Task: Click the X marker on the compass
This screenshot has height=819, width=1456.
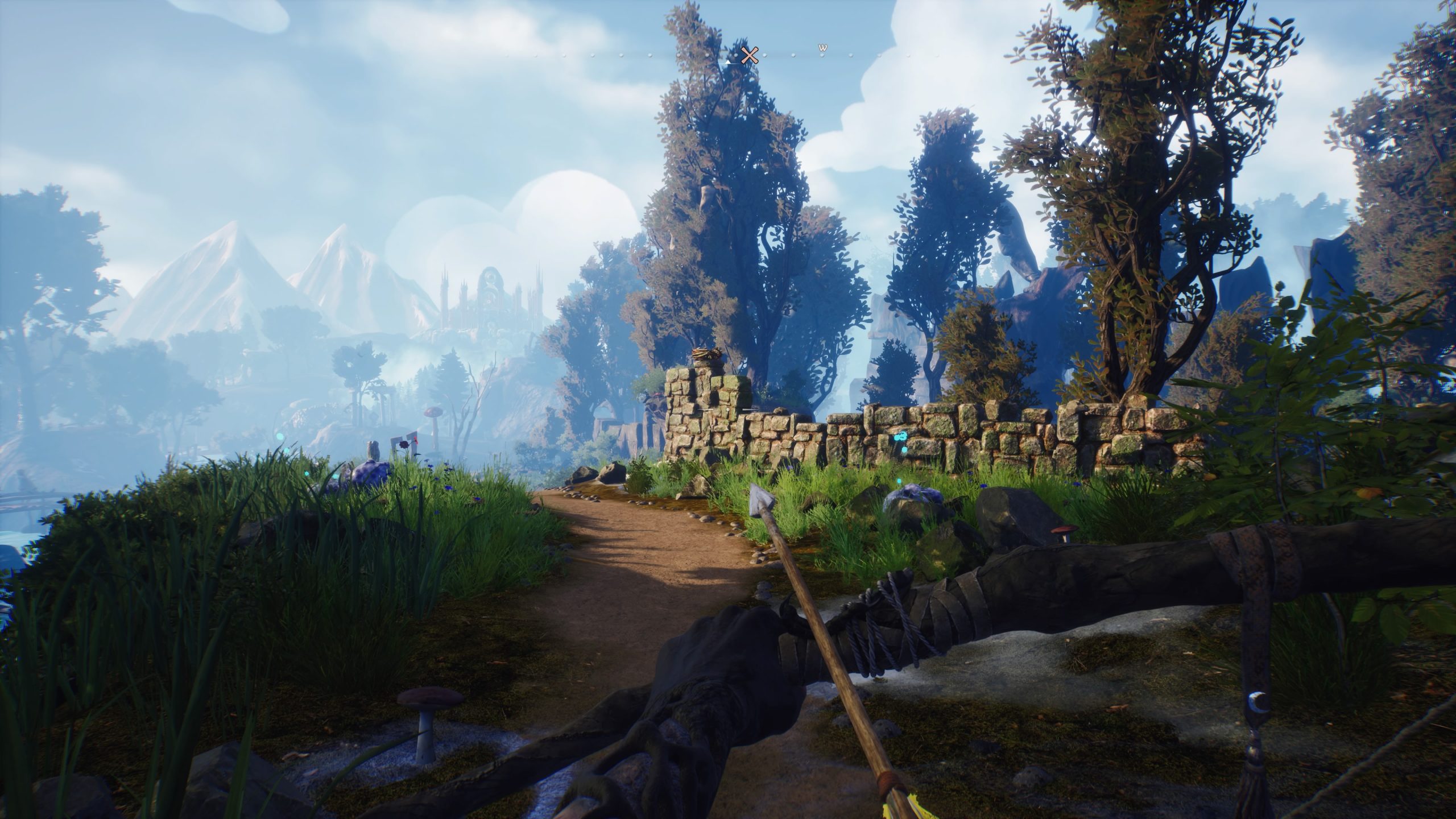Action: pos(750,55)
